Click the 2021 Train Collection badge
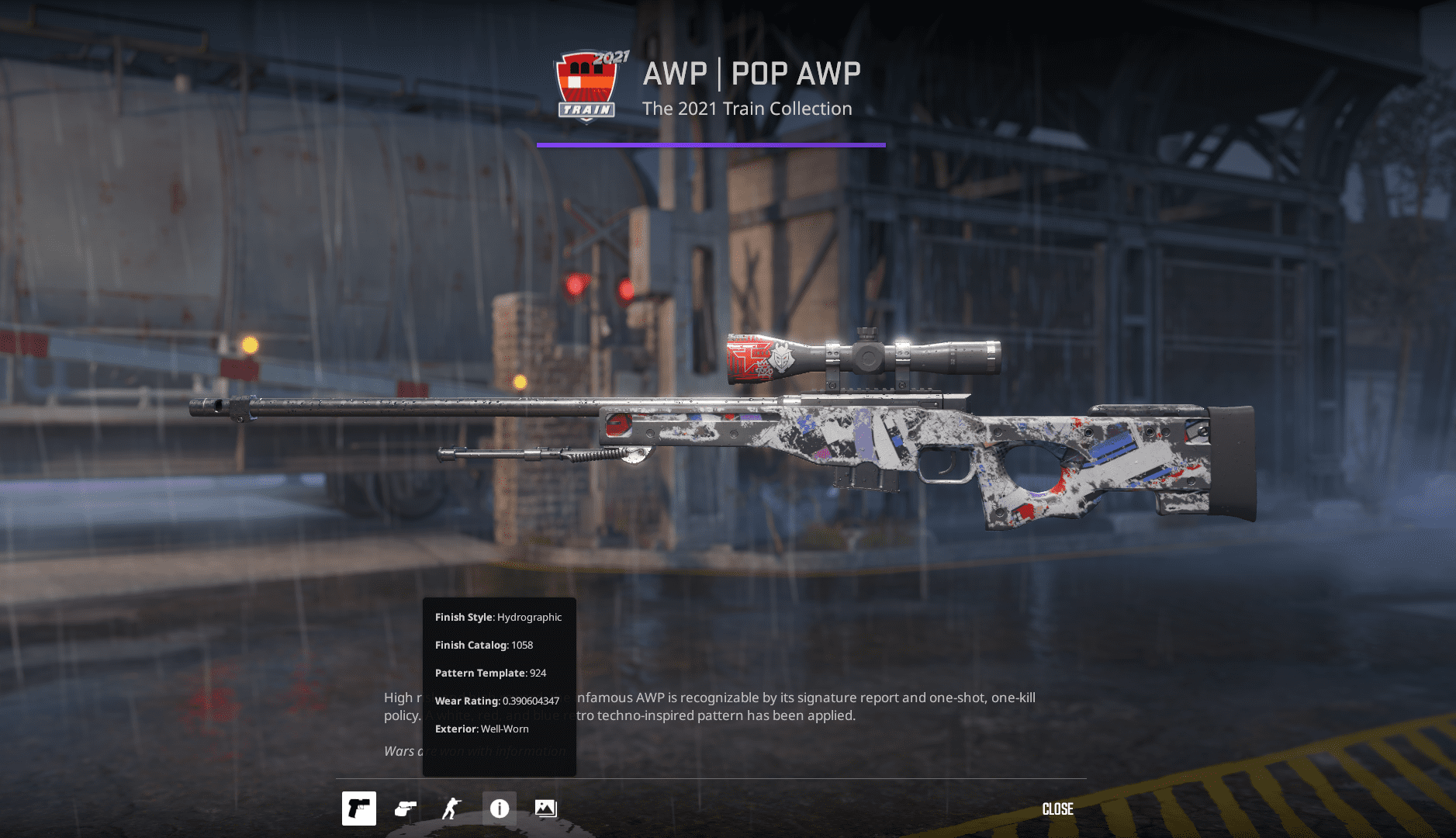The width and height of the screenshot is (1456, 838). coord(586,87)
